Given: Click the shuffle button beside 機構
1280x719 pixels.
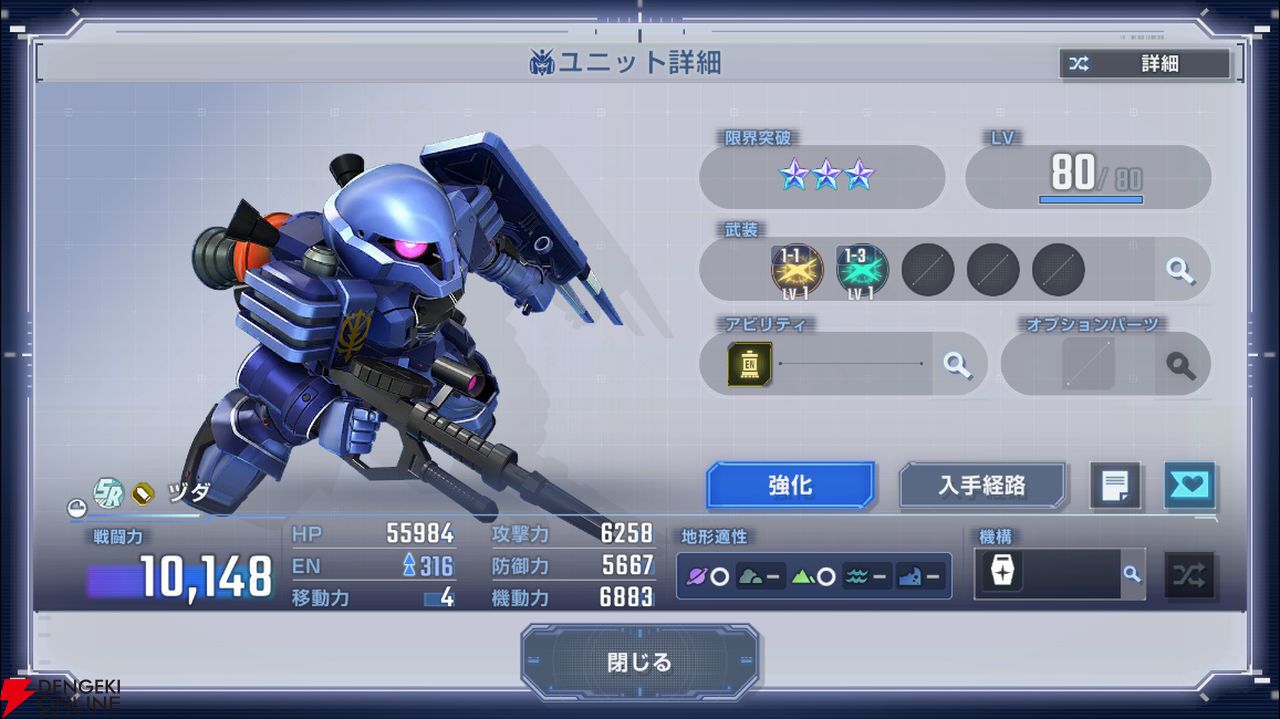Looking at the screenshot, I should (x=1189, y=575).
